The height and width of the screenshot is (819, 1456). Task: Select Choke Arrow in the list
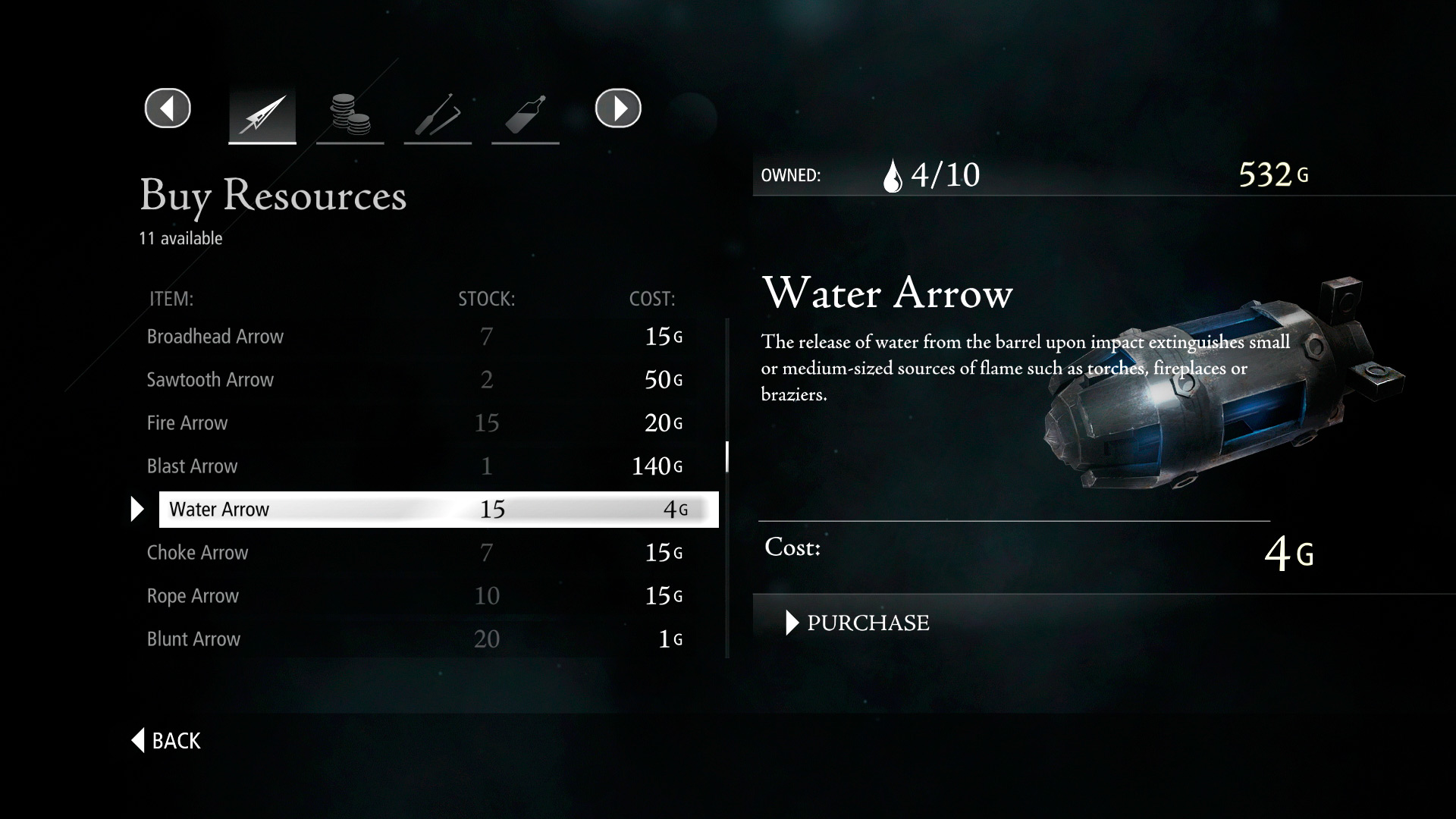(x=197, y=553)
